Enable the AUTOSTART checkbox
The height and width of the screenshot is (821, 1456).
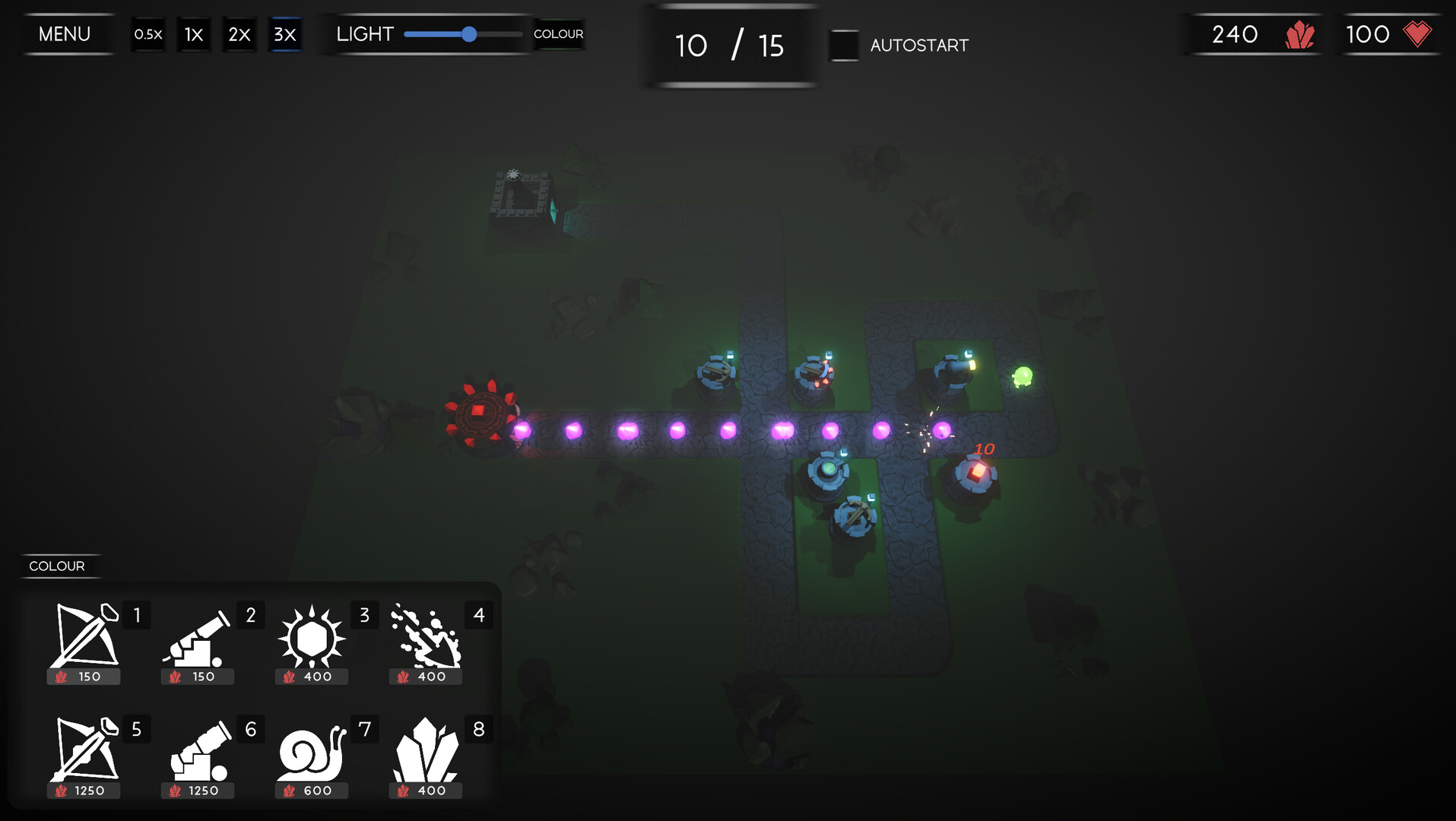[x=844, y=46]
